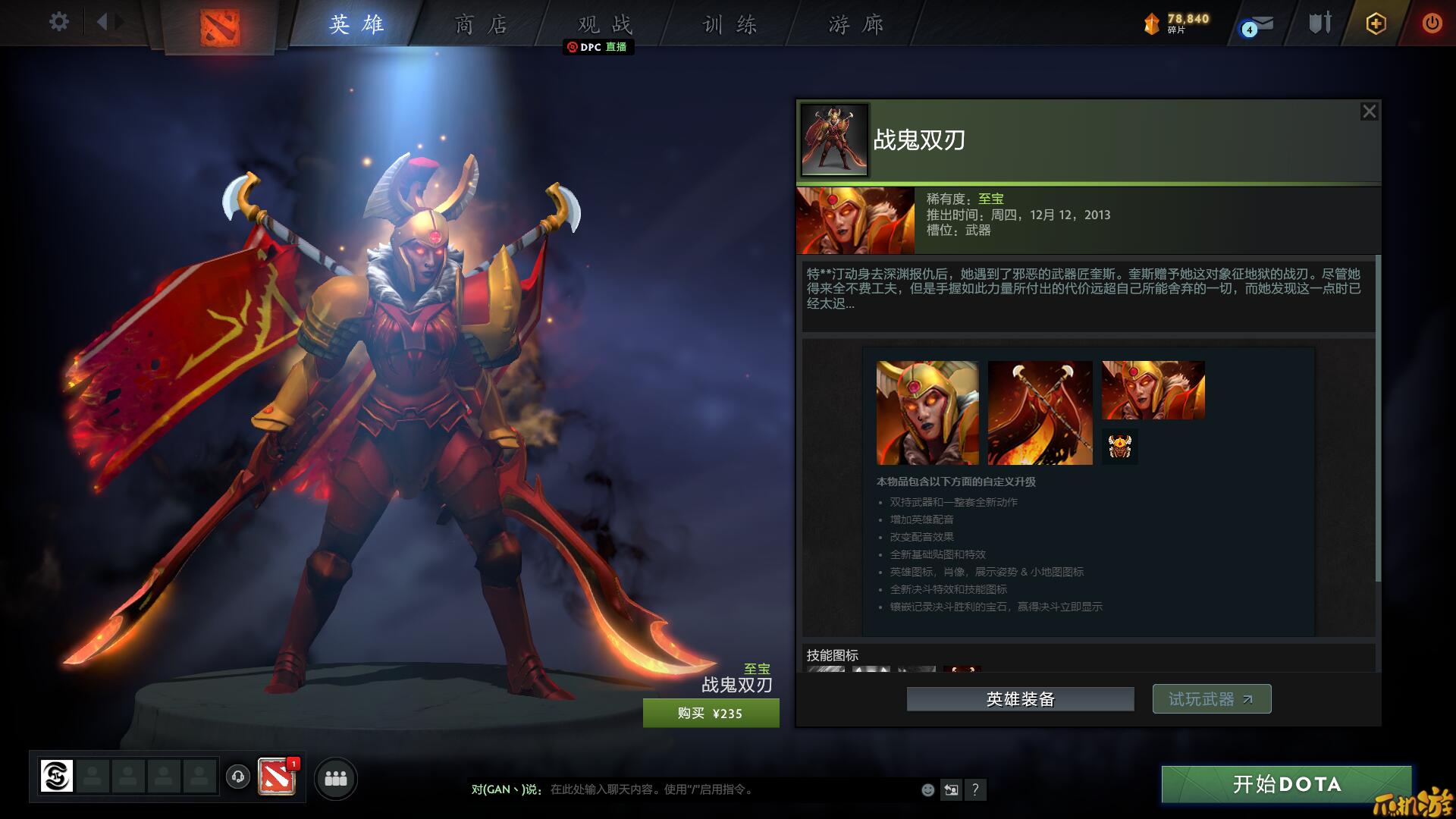Image resolution: width=1456 pixels, height=819 pixels.
Task: Open the emoji picker in chat bar
Action: tap(927, 790)
